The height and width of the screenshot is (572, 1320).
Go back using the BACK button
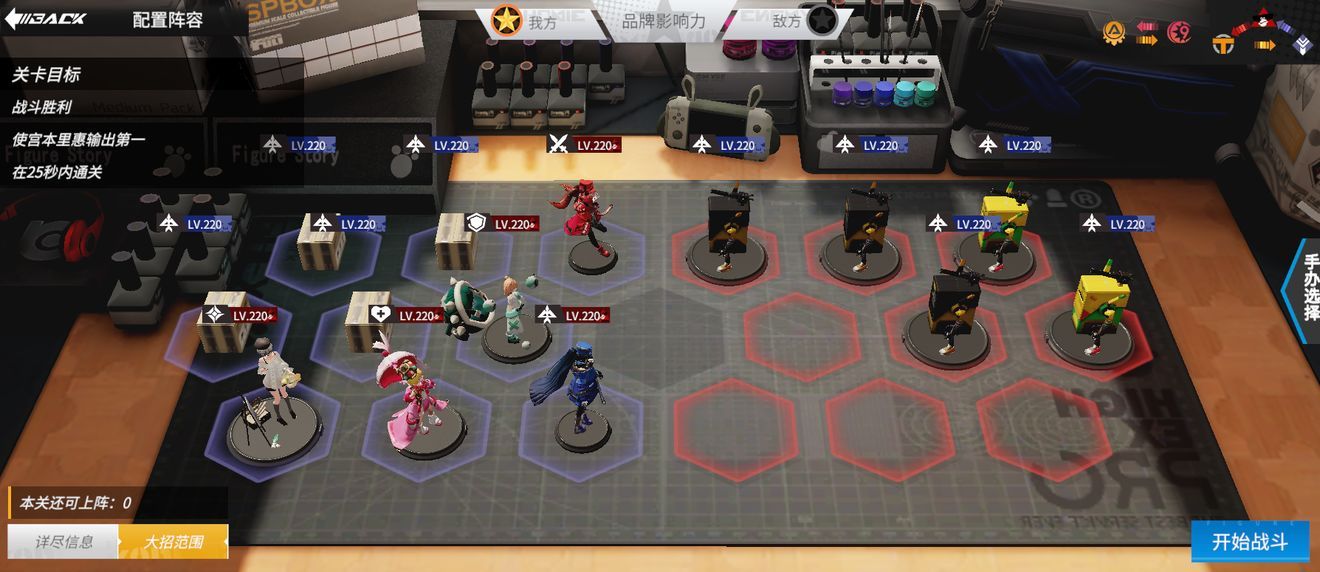point(46,19)
